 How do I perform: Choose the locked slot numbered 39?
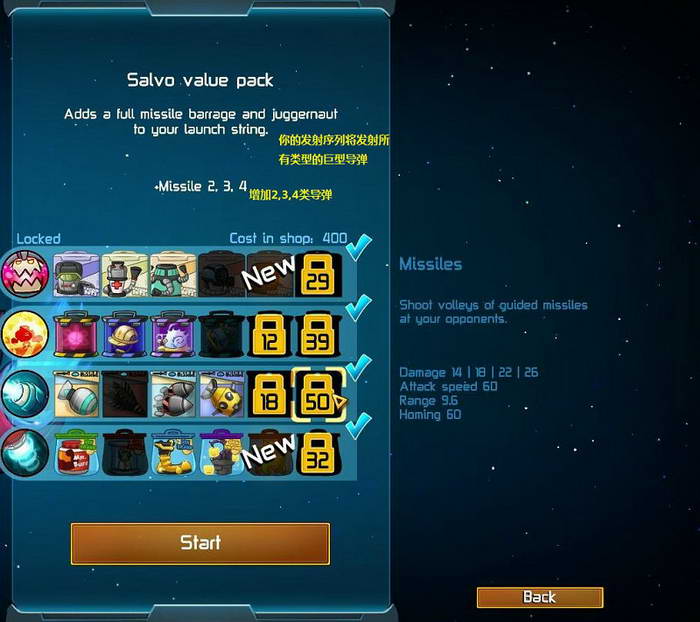[318, 334]
